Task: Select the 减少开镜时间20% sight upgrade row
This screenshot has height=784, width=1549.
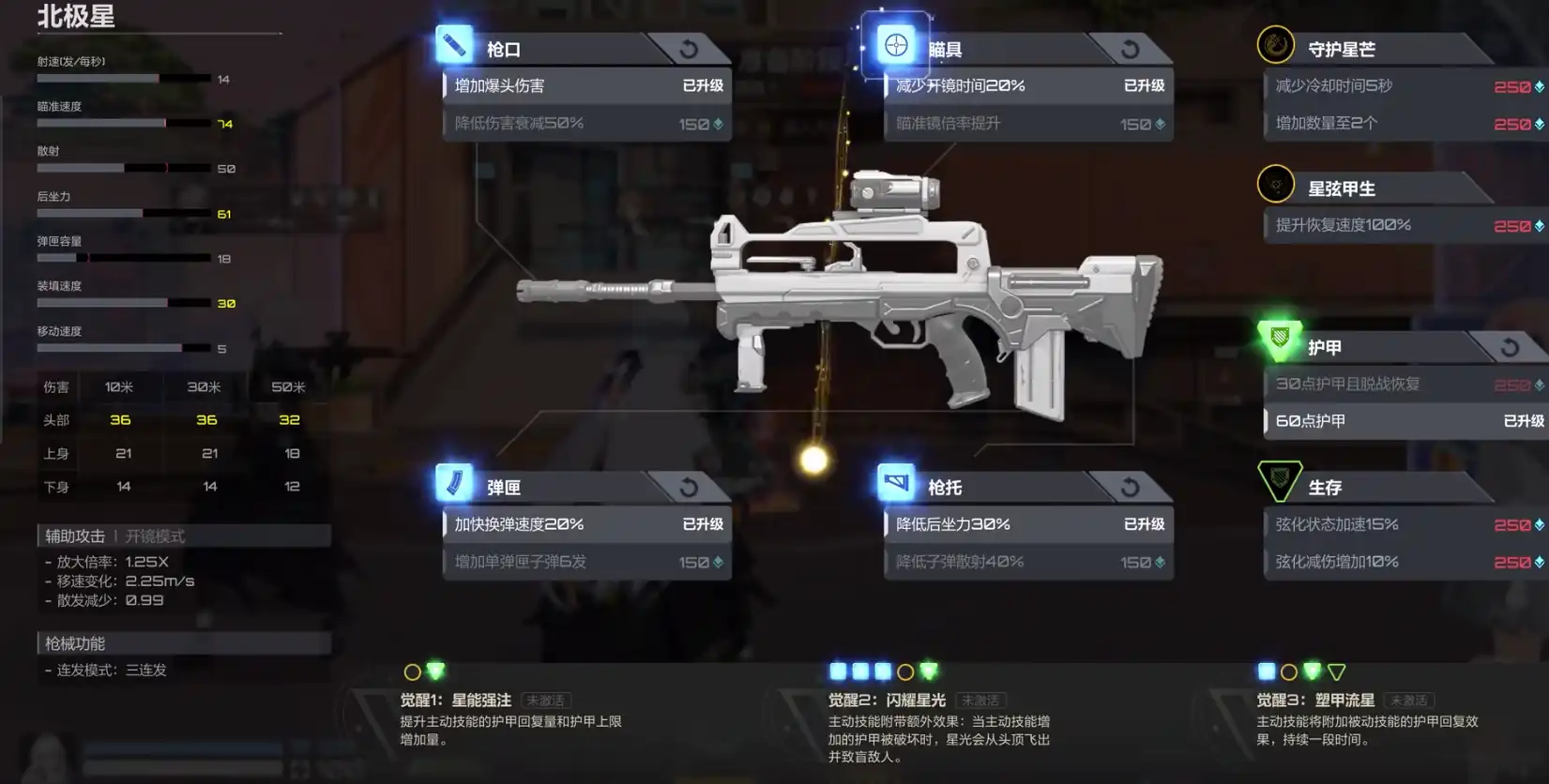Action: [x=1027, y=86]
